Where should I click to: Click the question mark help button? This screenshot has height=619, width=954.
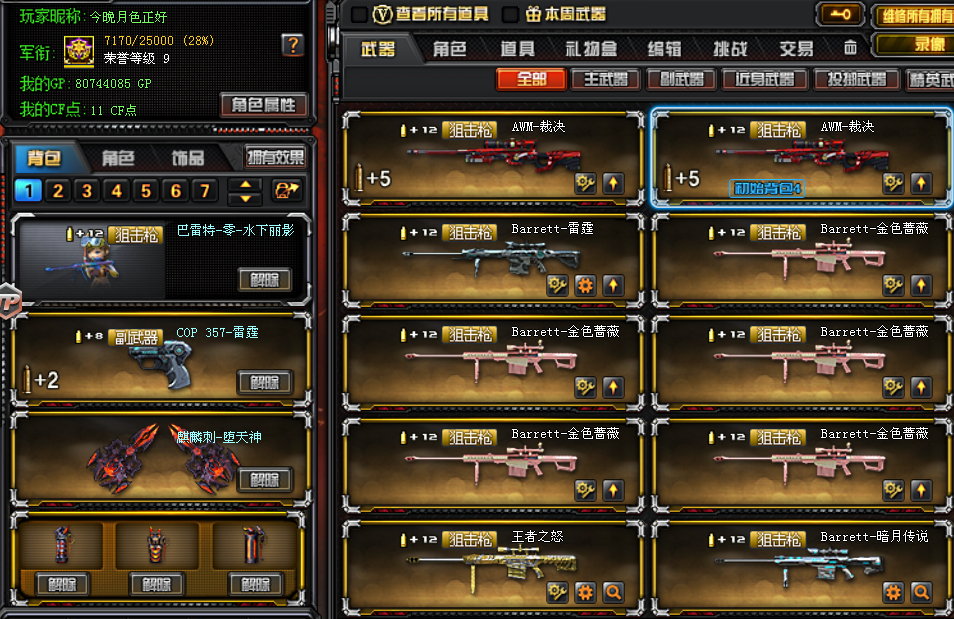point(292,45)
